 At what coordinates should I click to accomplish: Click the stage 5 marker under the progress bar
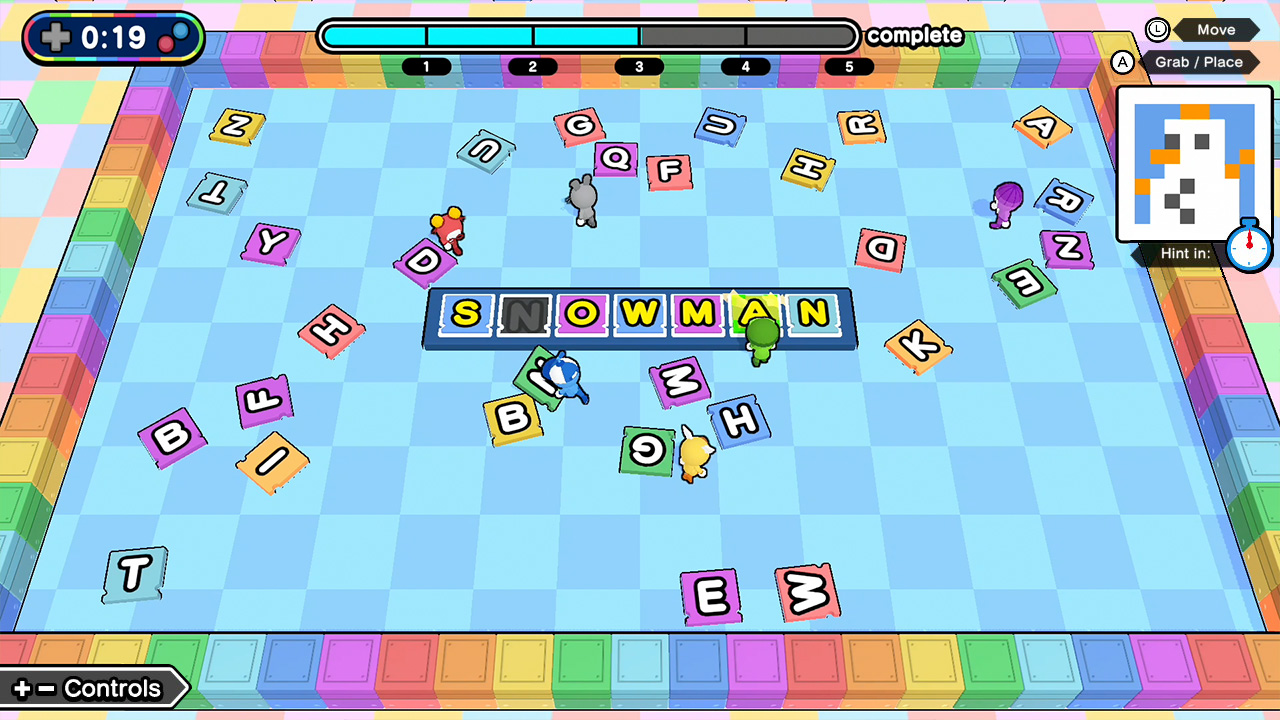coord(849,67)
